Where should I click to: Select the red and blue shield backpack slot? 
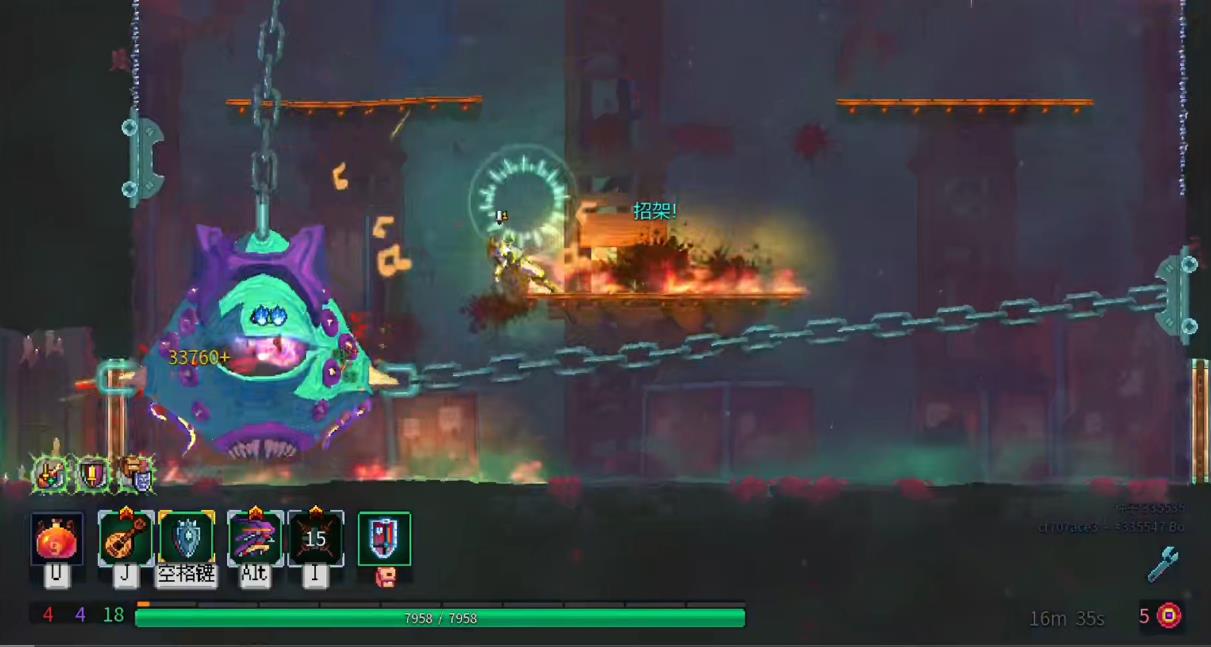(384, 539)
